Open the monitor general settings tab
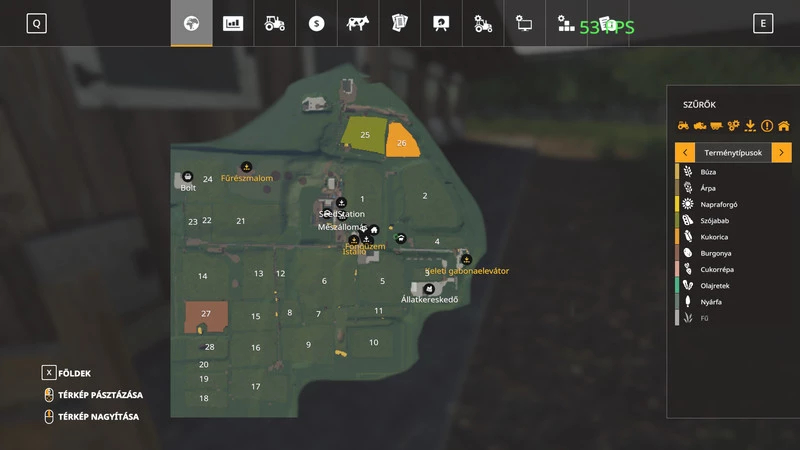 (x=524, y=23)
